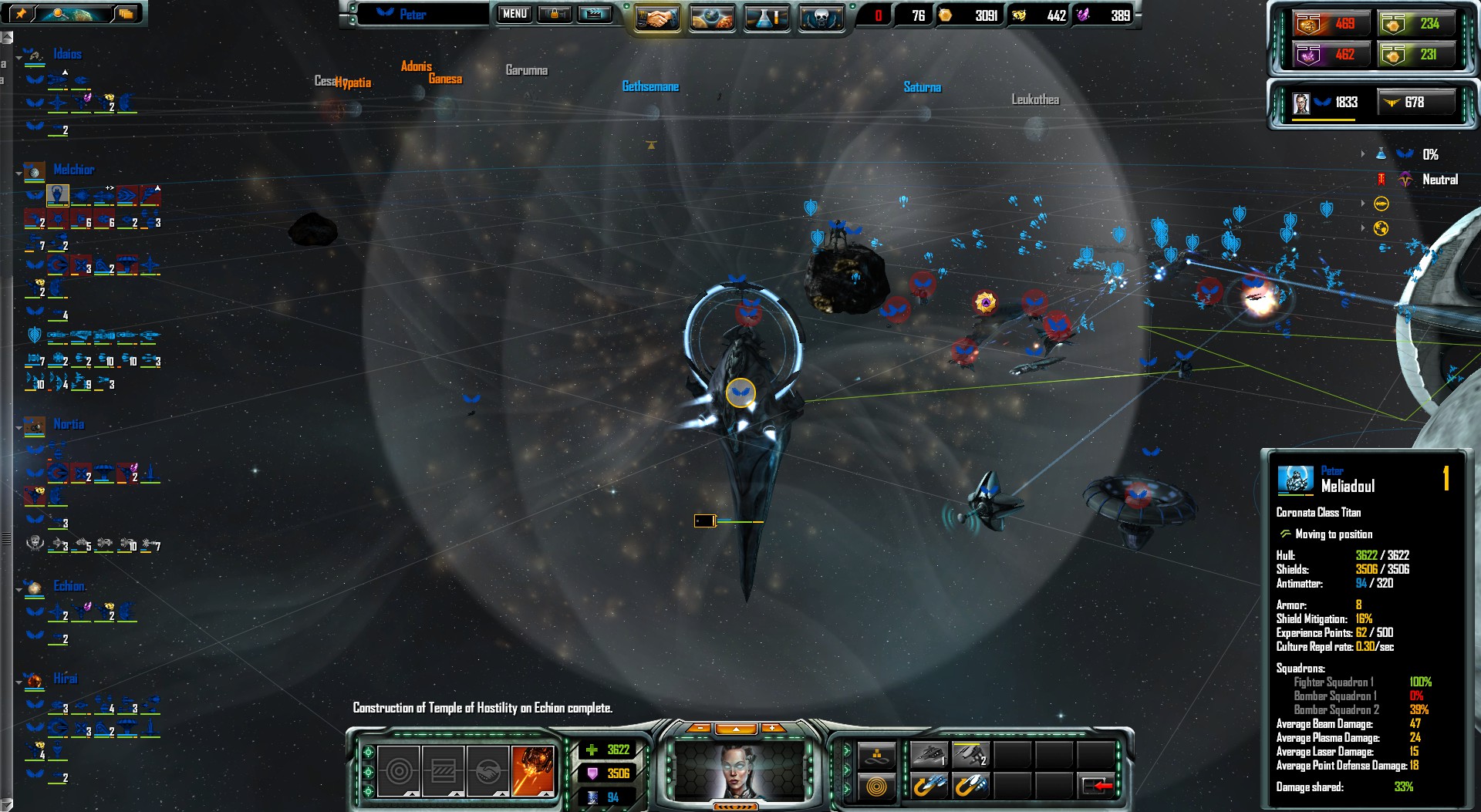This screenshot has width=1481, height=812.
Task: Select the Fighter Squadron build slot
Action: coord(929,755)
